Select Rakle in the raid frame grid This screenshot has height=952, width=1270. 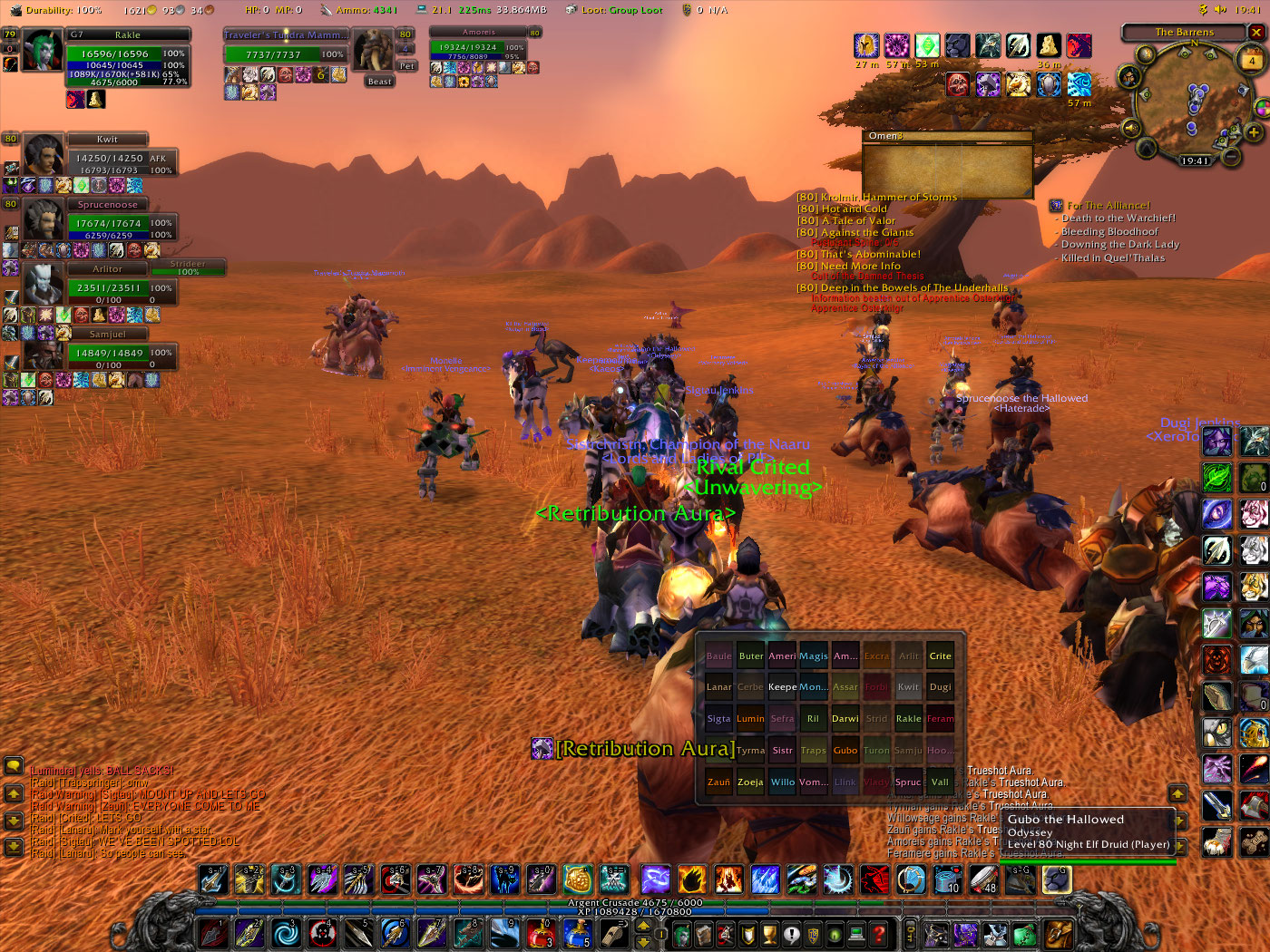pyautogui.click(x=908, y=718)
